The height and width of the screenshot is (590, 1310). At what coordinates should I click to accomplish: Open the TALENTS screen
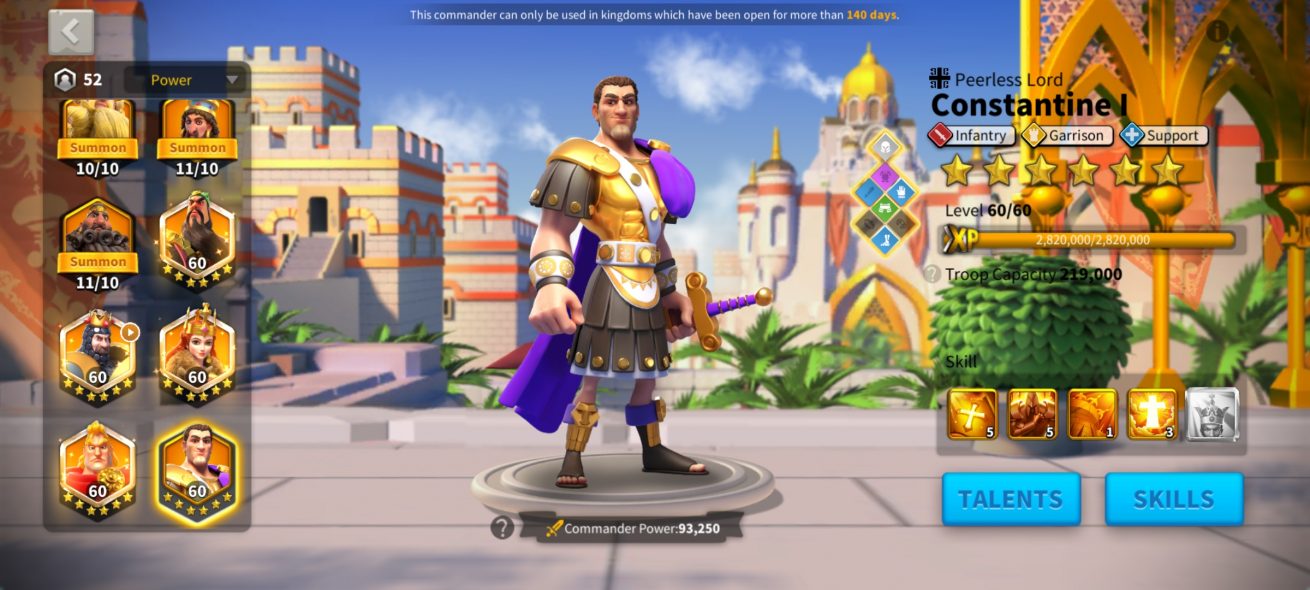coord(1011,499)
